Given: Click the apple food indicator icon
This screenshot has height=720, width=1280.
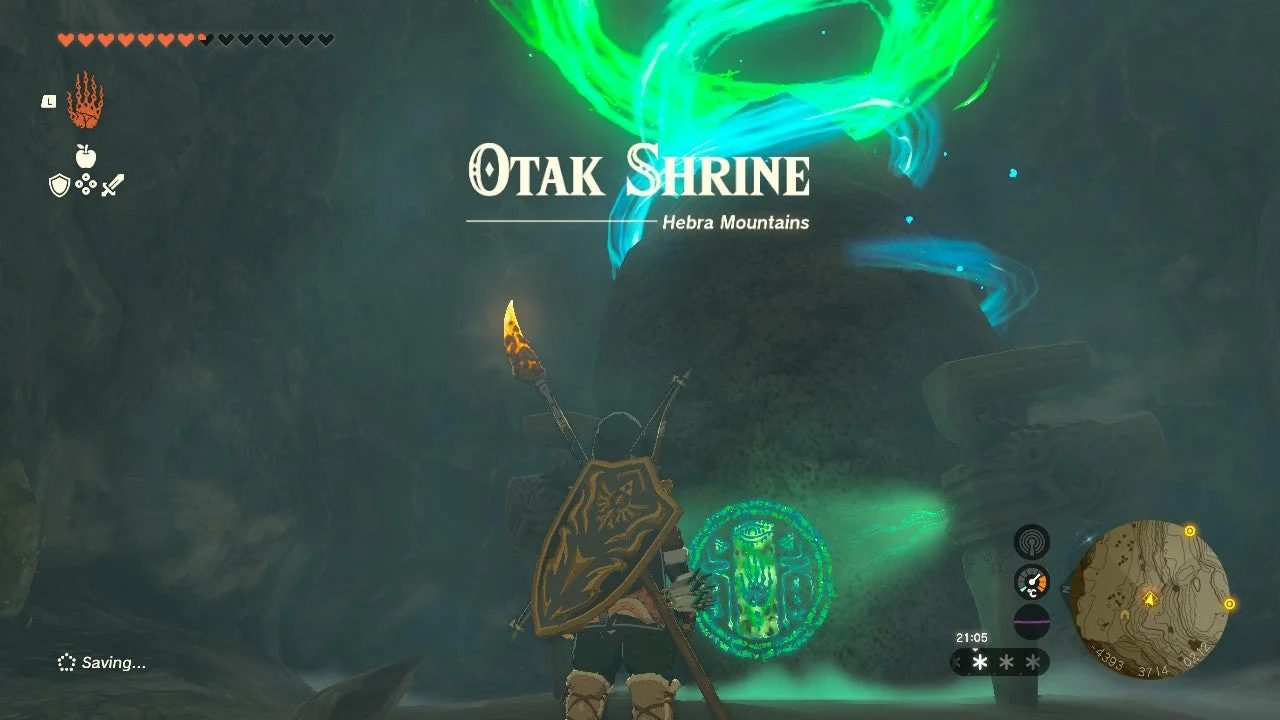Looking at the screenshot, I should 85,155.
